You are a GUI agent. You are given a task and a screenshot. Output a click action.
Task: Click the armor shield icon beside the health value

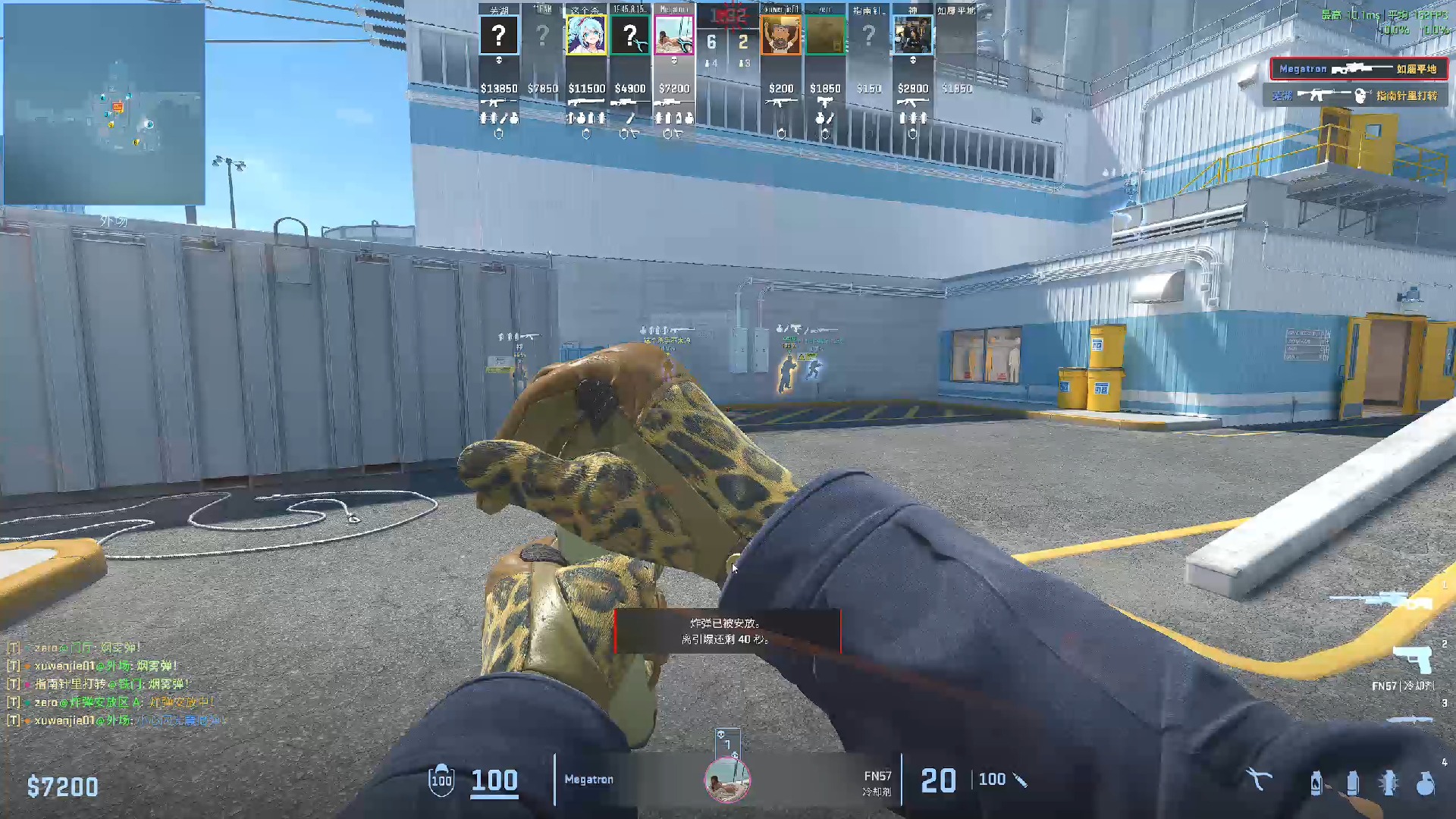point(441,779)
